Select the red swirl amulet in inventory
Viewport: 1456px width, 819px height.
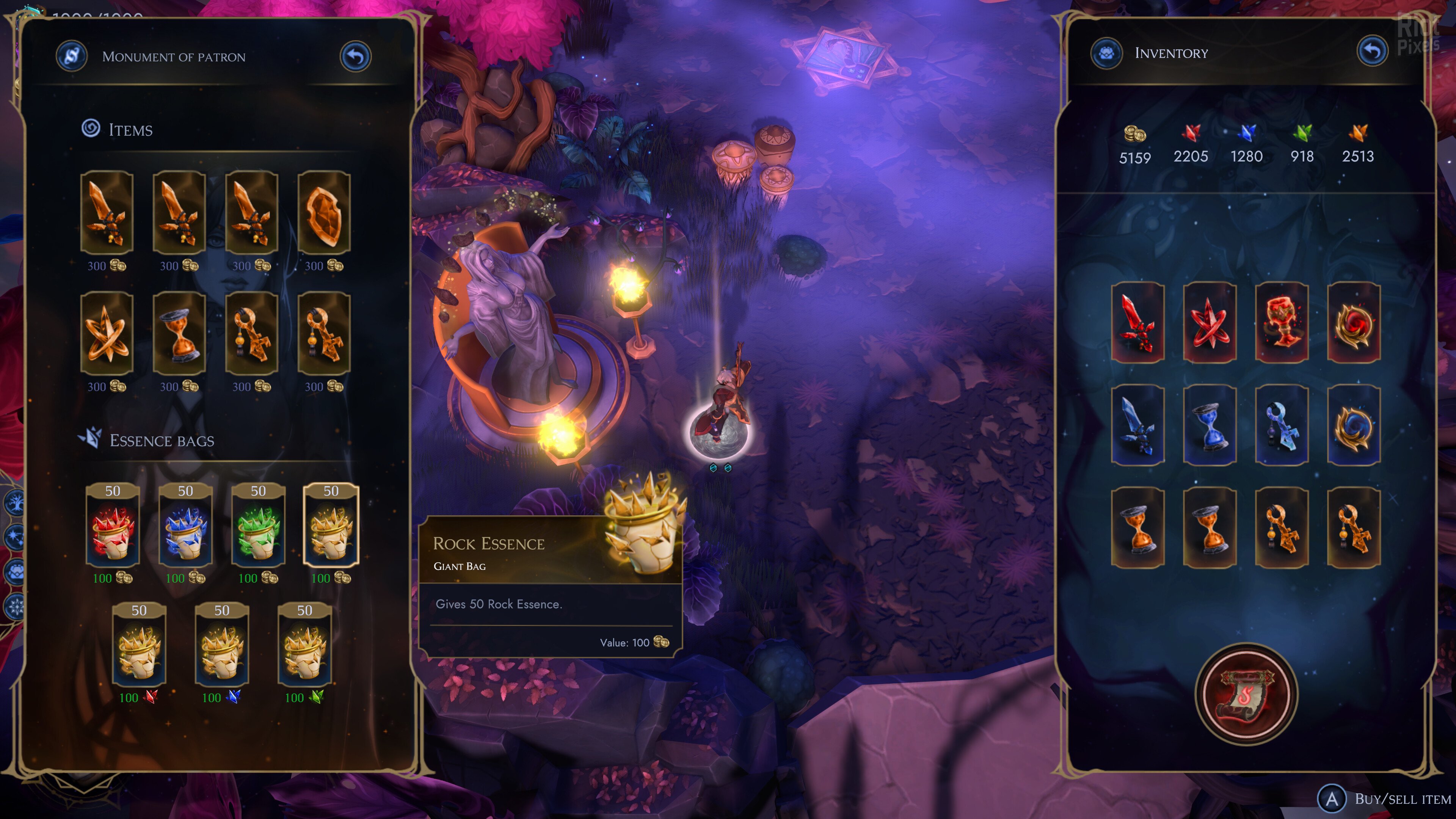click(1354, 322)
